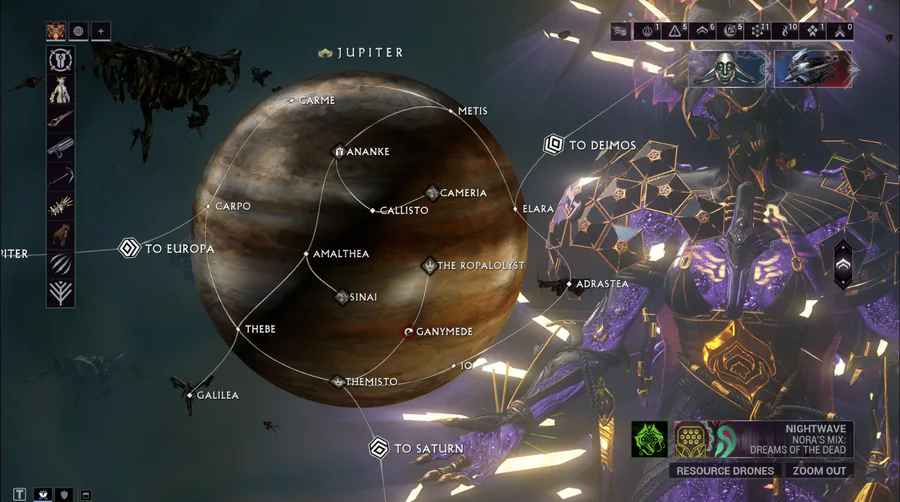Open the alerts triangle mission filter
This screenshot has width=900, height=502.
click(674, 32)
